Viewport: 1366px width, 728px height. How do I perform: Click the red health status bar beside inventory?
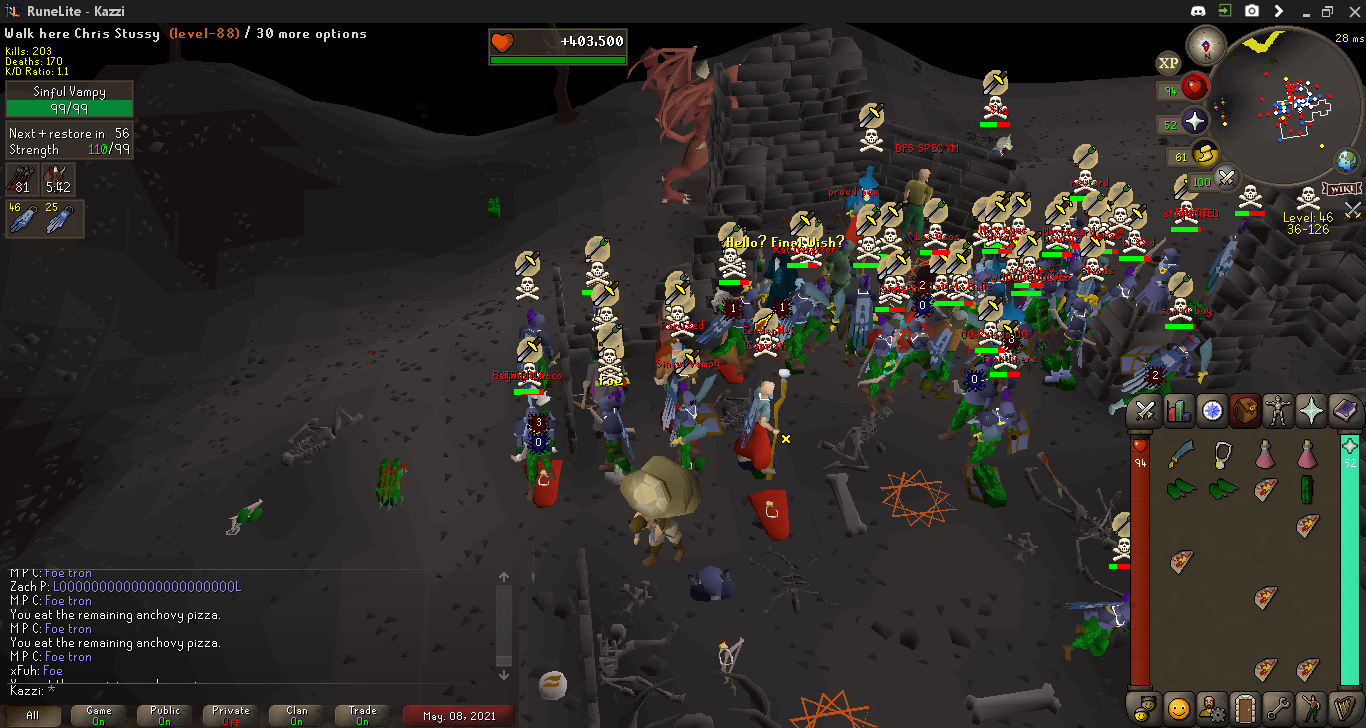[1141, 560]
